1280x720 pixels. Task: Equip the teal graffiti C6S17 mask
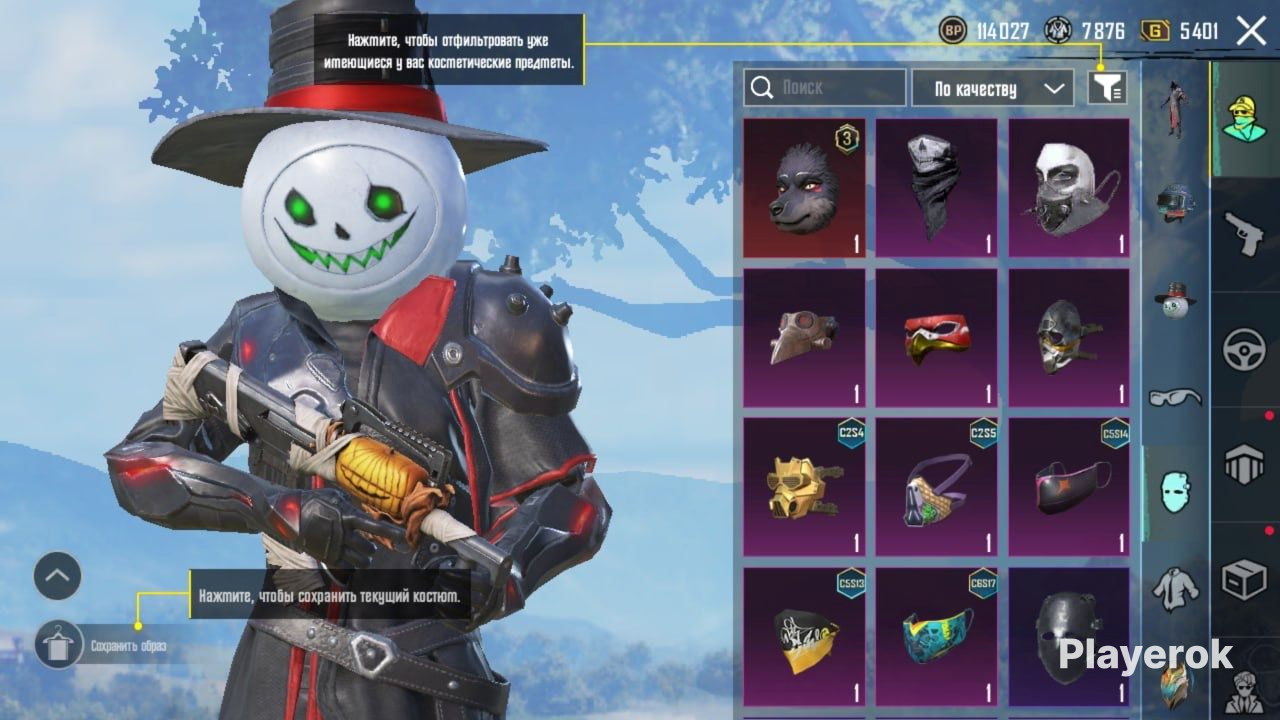[x=936, y=637]
